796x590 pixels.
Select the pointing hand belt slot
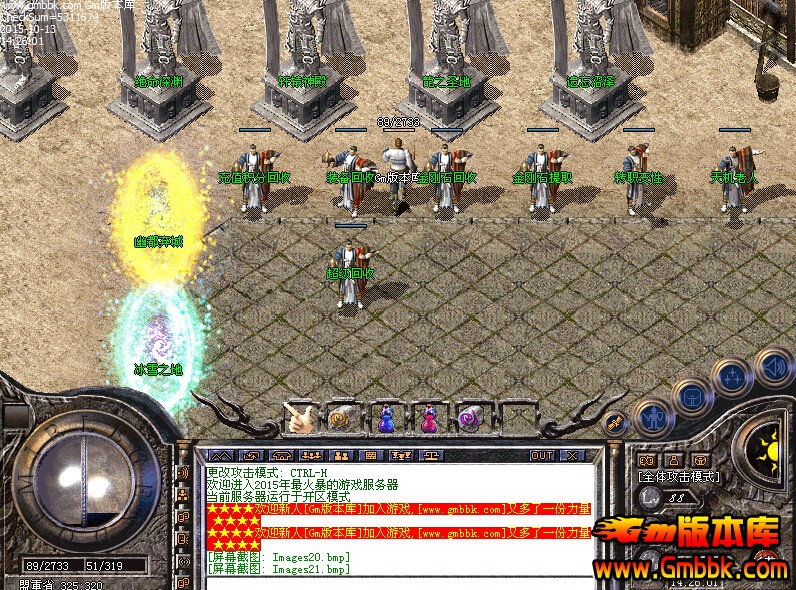click(300, 415)
